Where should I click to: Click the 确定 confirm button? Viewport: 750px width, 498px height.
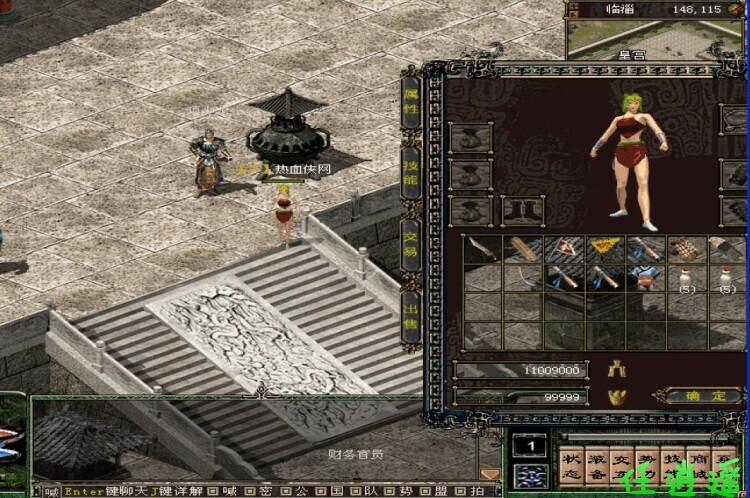click(x=706, y=396)
